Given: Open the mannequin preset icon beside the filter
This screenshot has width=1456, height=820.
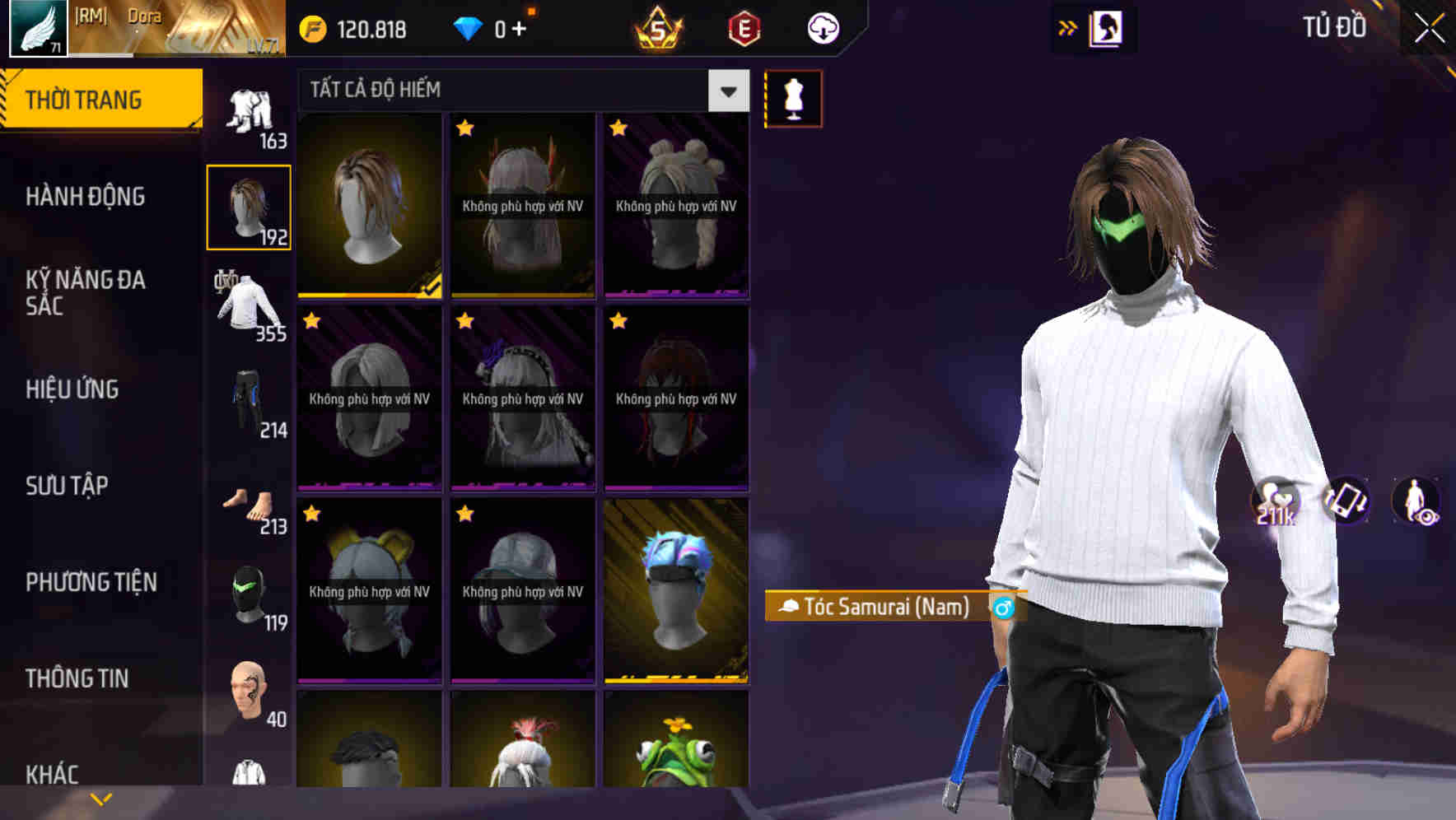Looking at the screenshot, I should point(793,97).
